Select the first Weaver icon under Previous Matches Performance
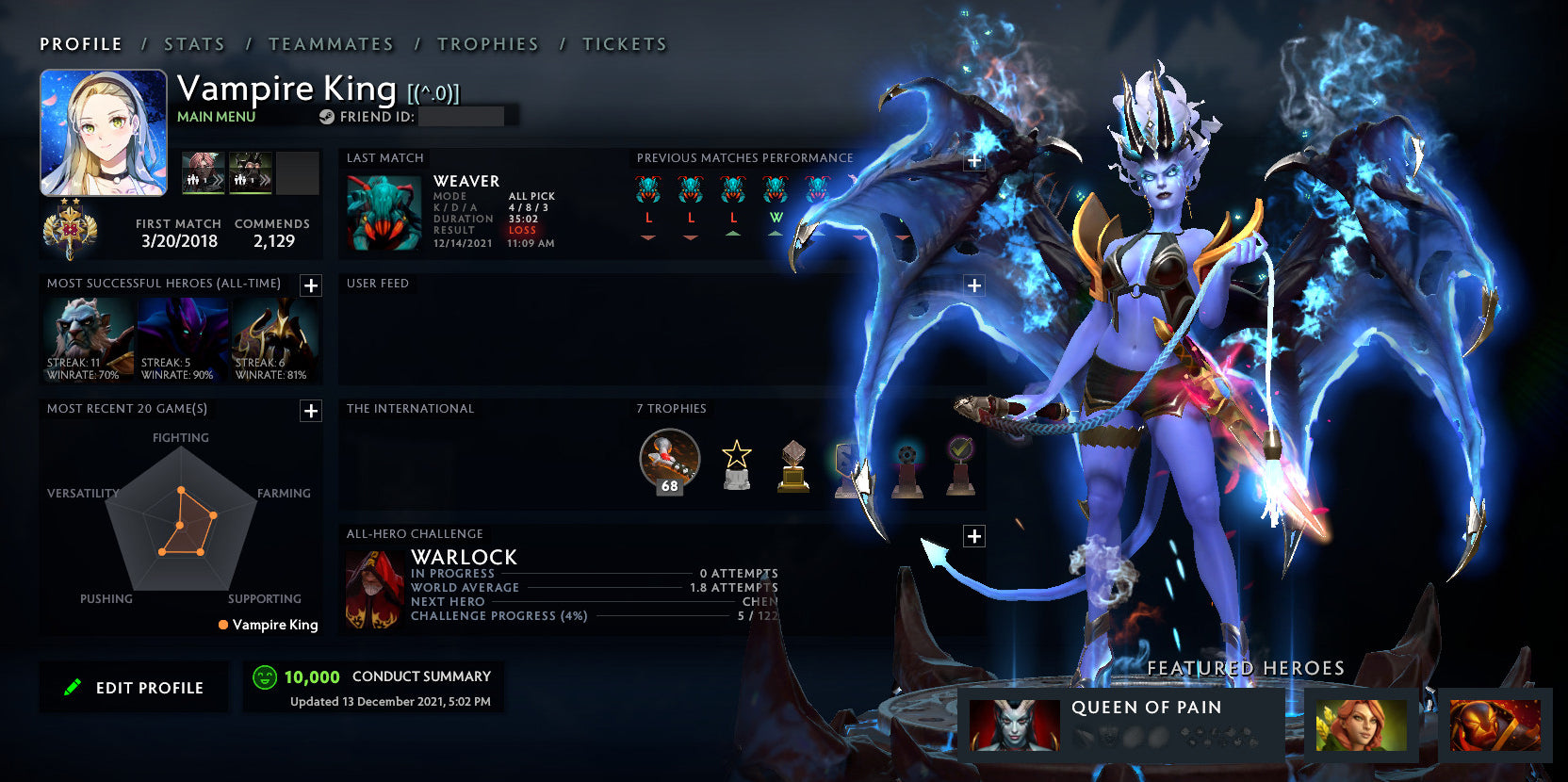Image resolution: width=1568 pixels, height=782 pixels. (648, 189)
